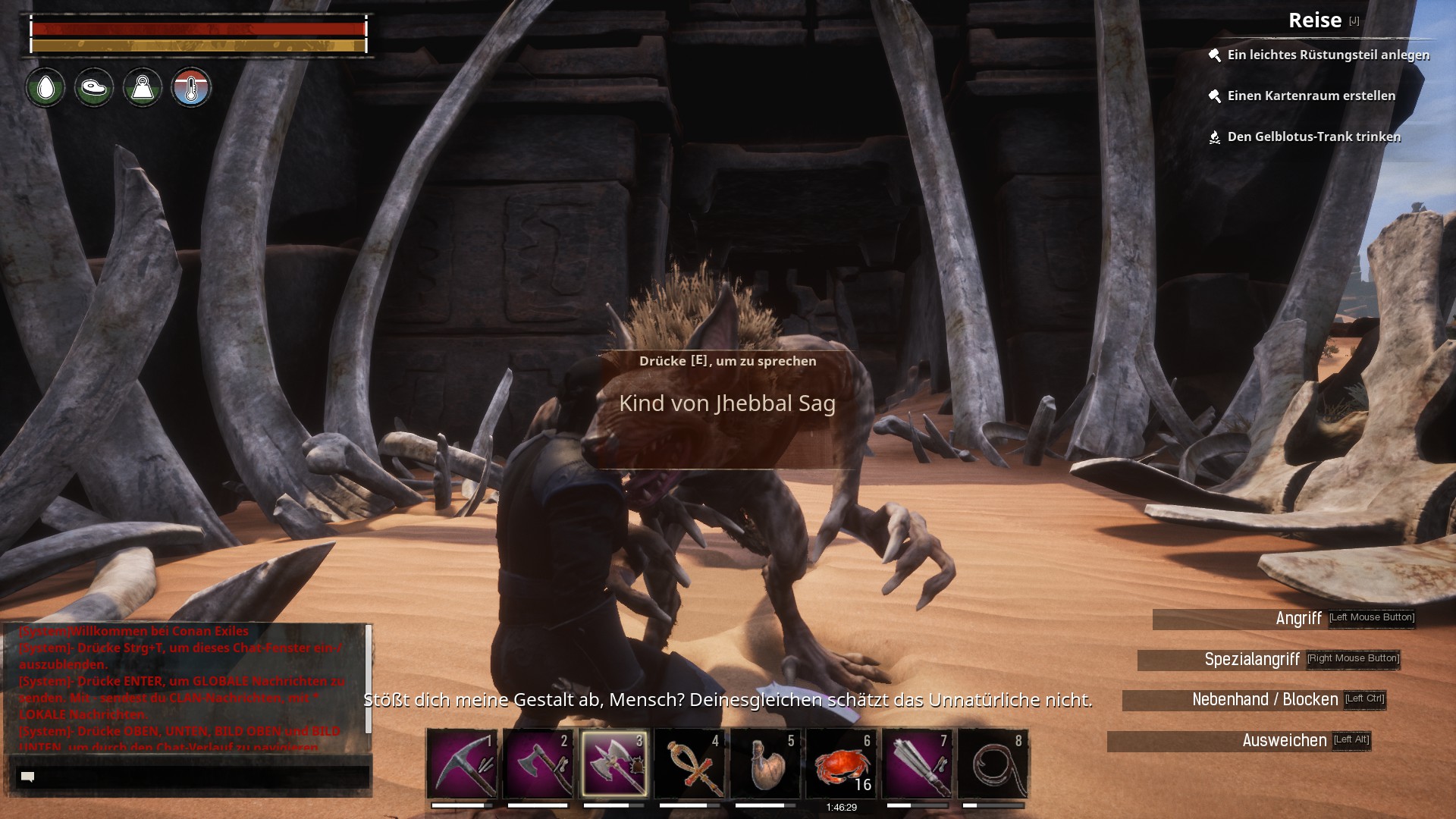Click the weight encumbrance status icon
Image resolution: width=1456 pixels, height=819 pixels.
(x=143, y=88)
